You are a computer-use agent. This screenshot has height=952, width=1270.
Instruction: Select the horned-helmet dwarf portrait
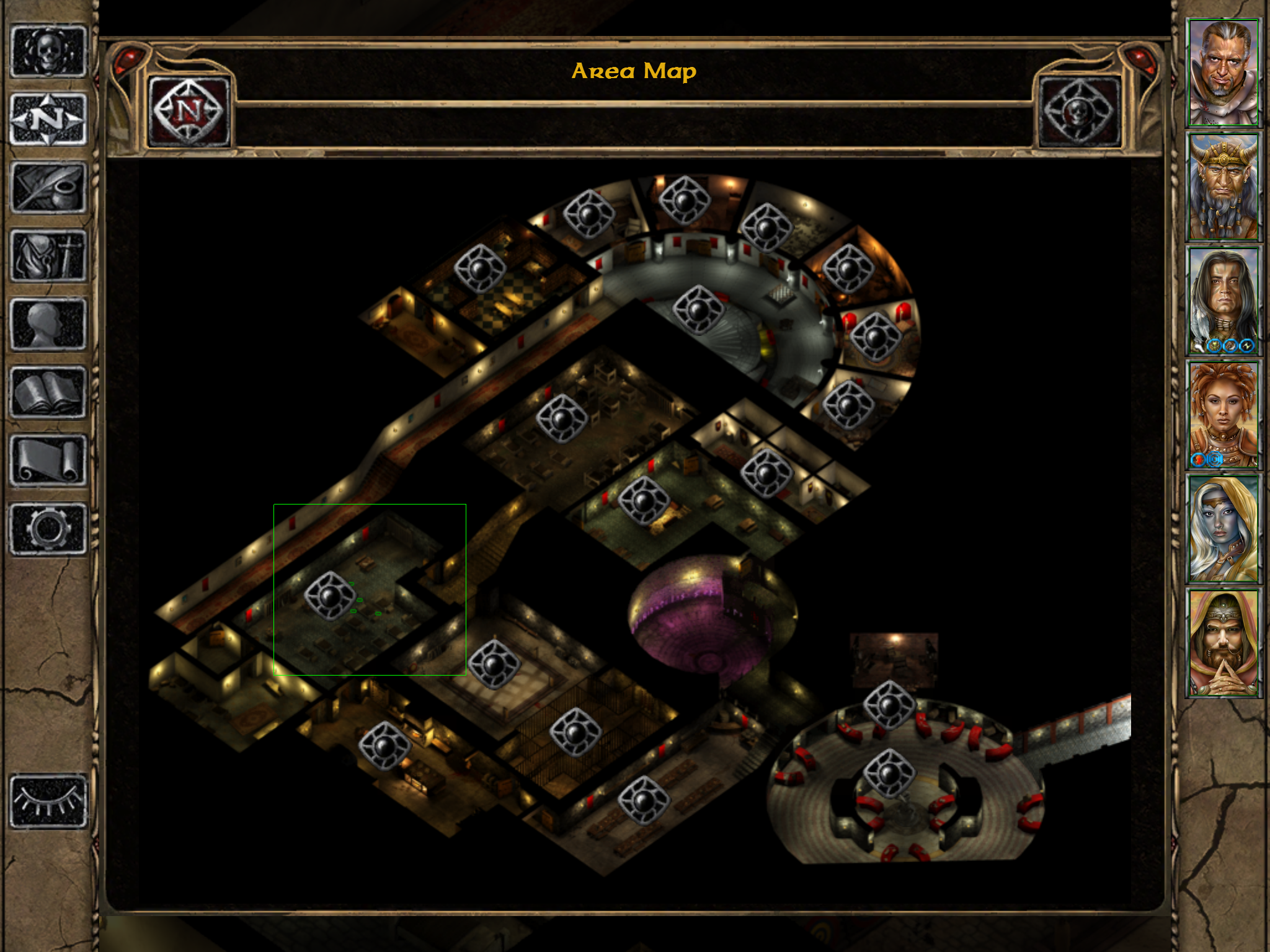click(1223, 187)
